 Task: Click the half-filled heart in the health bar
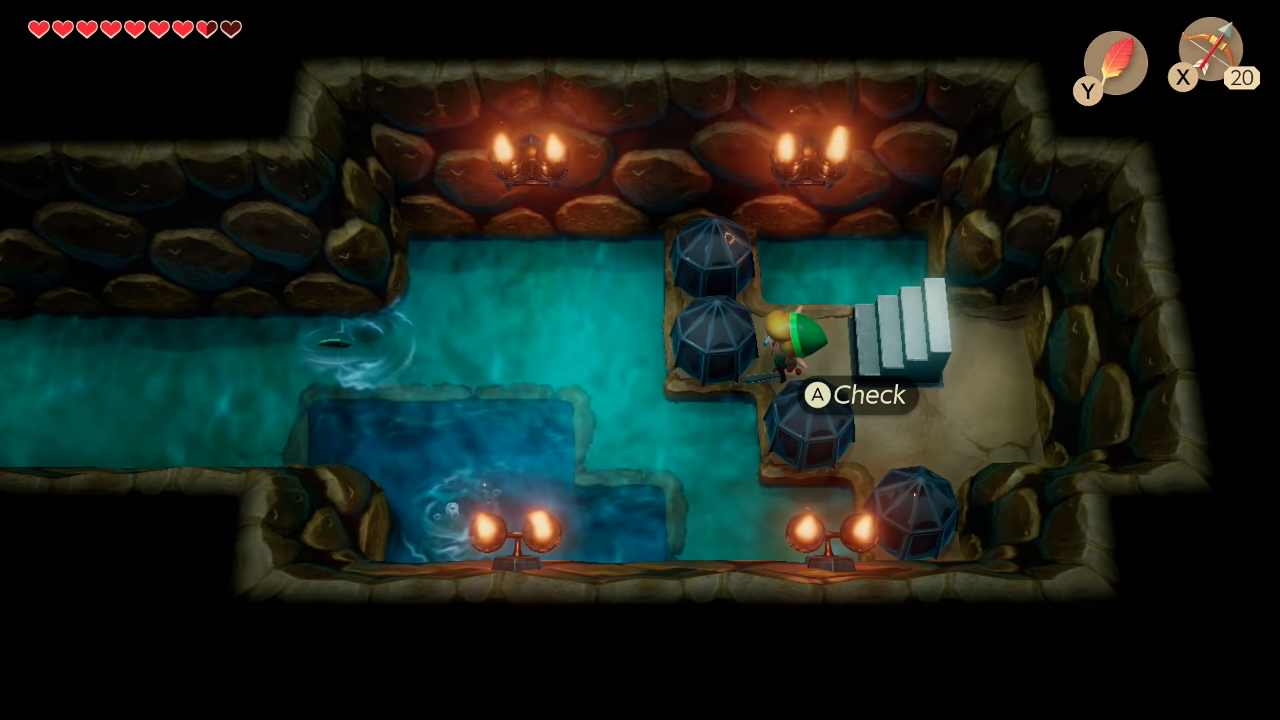[206, 29]
